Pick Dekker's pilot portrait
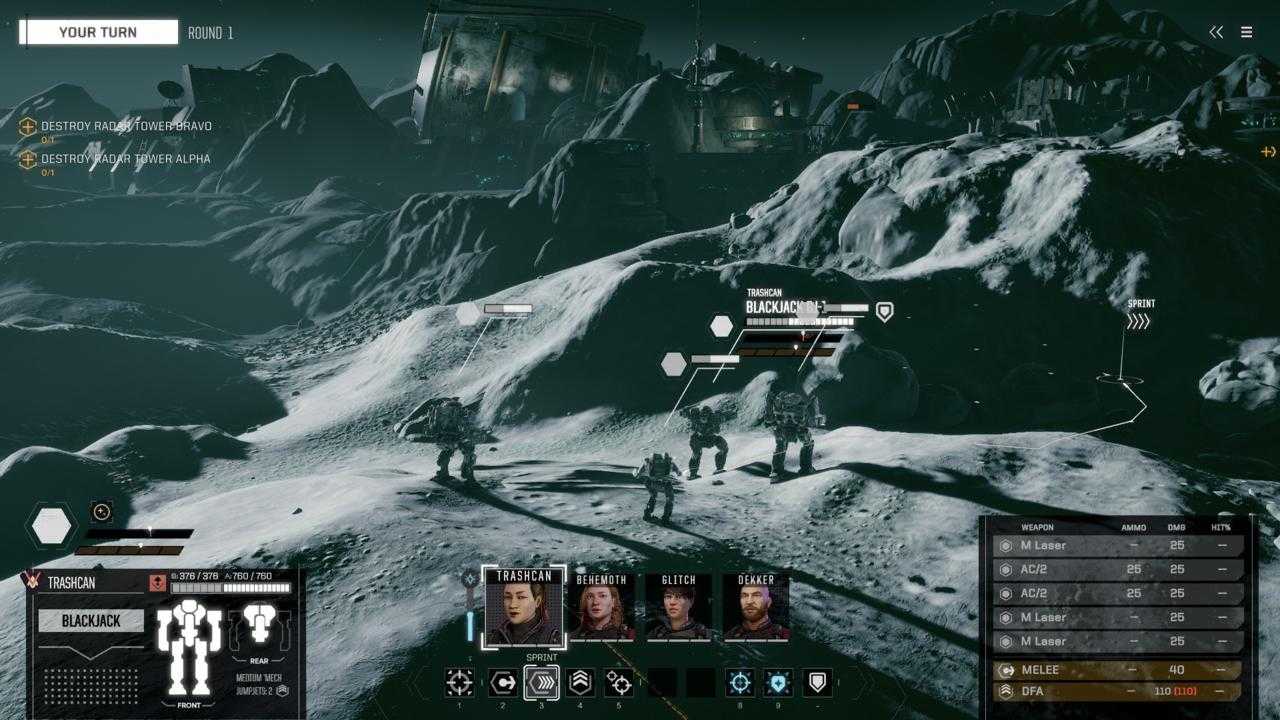1280x720 pixels. pos(756,606)
